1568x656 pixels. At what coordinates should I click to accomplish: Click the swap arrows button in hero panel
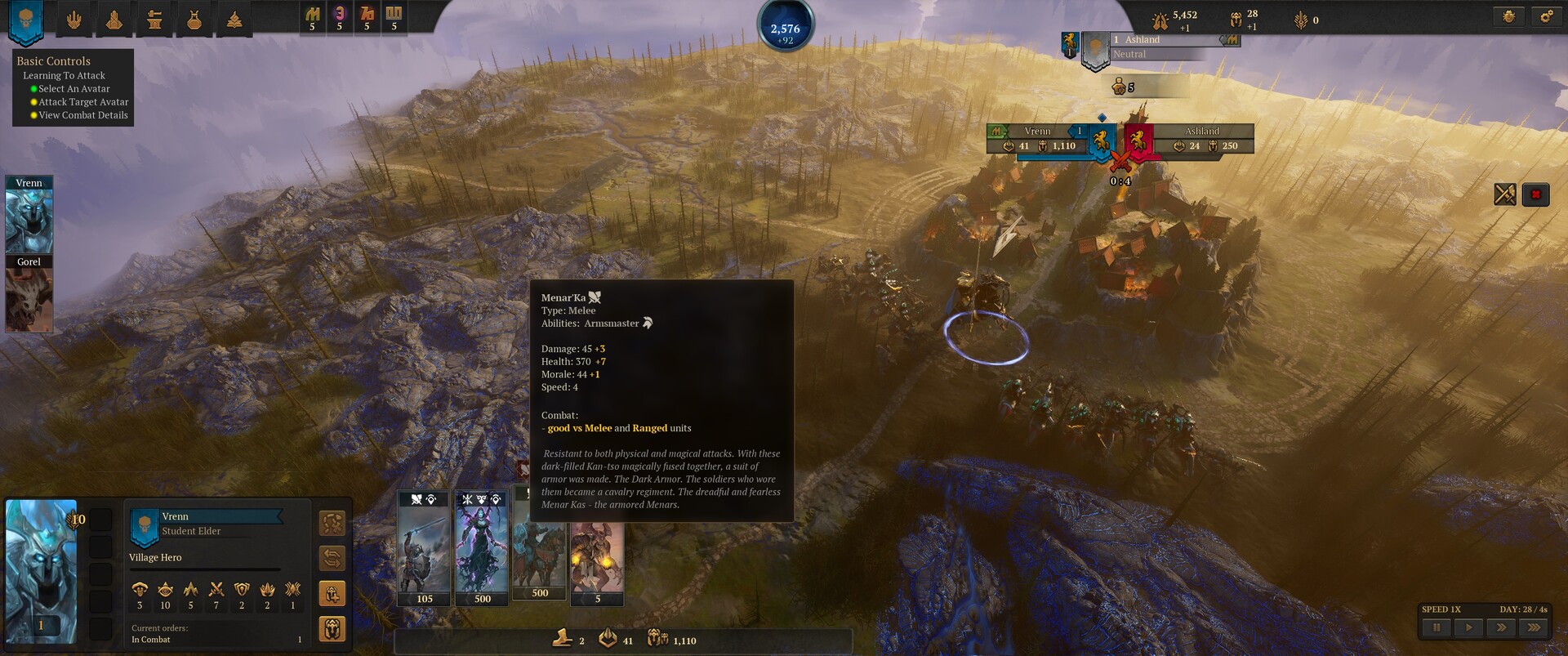332,559
